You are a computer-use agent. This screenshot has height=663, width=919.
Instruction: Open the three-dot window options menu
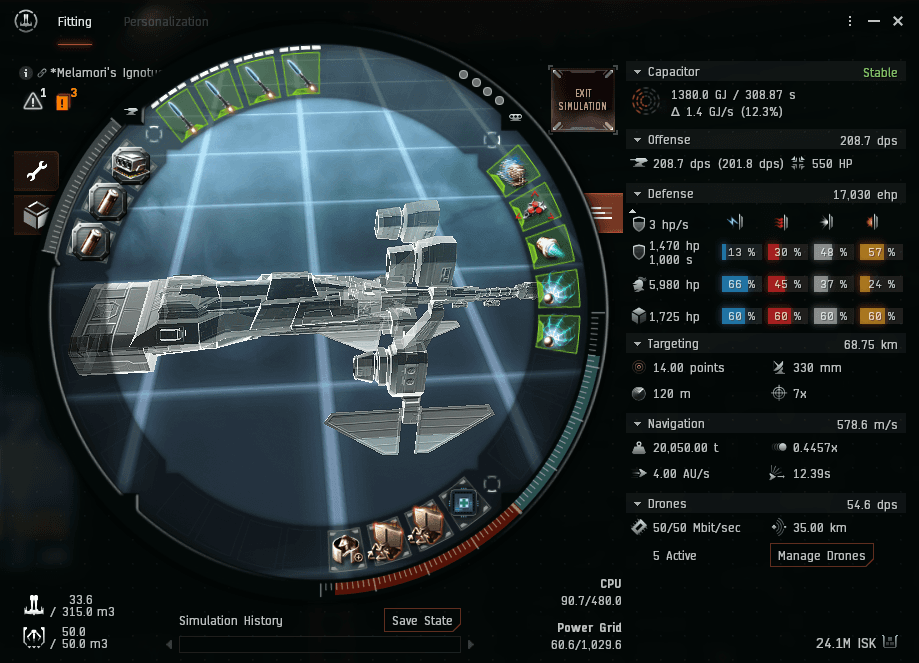(x=850, y=21)
